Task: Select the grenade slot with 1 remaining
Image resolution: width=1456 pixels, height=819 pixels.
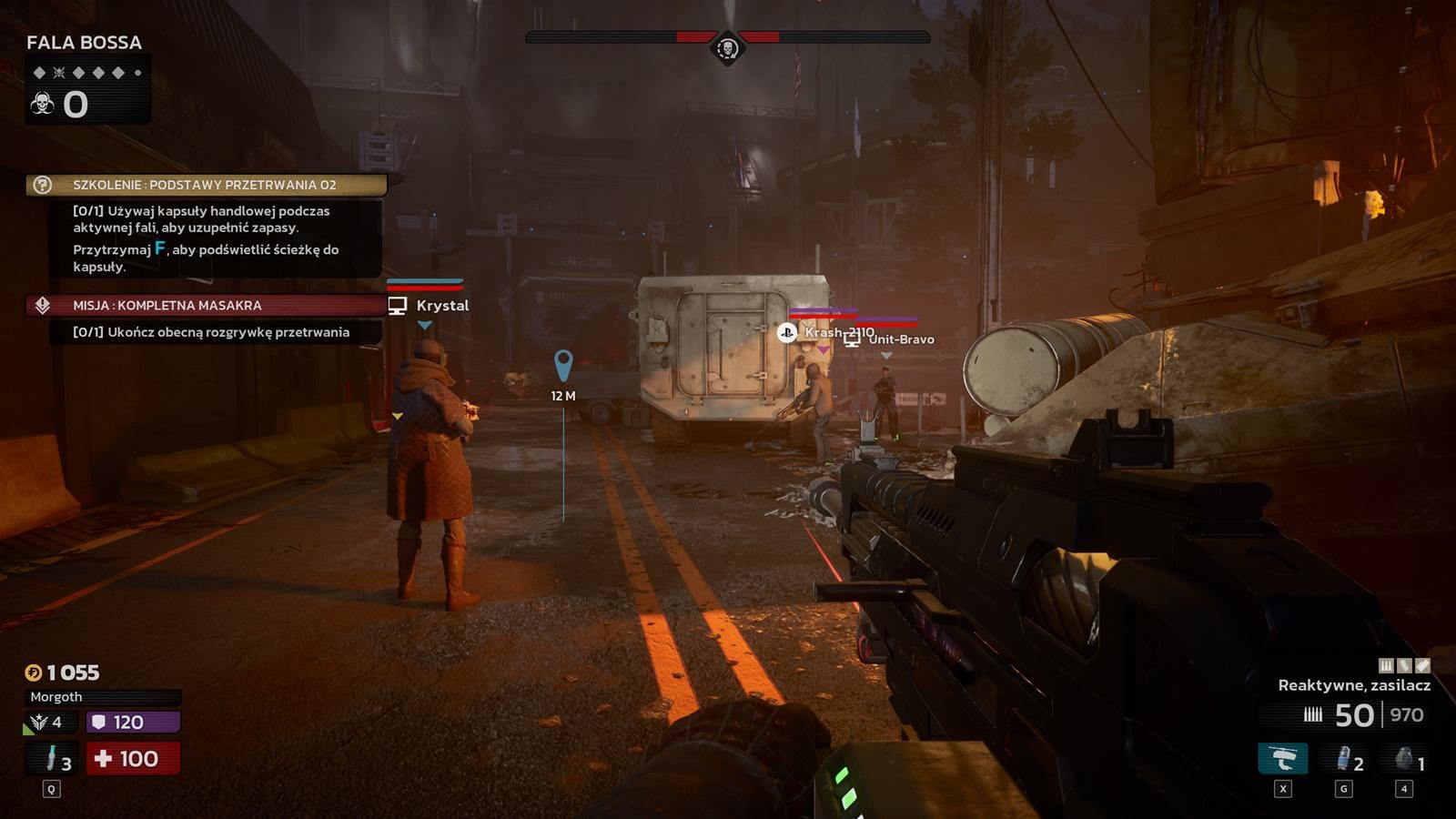Action: click(1405, 758)
